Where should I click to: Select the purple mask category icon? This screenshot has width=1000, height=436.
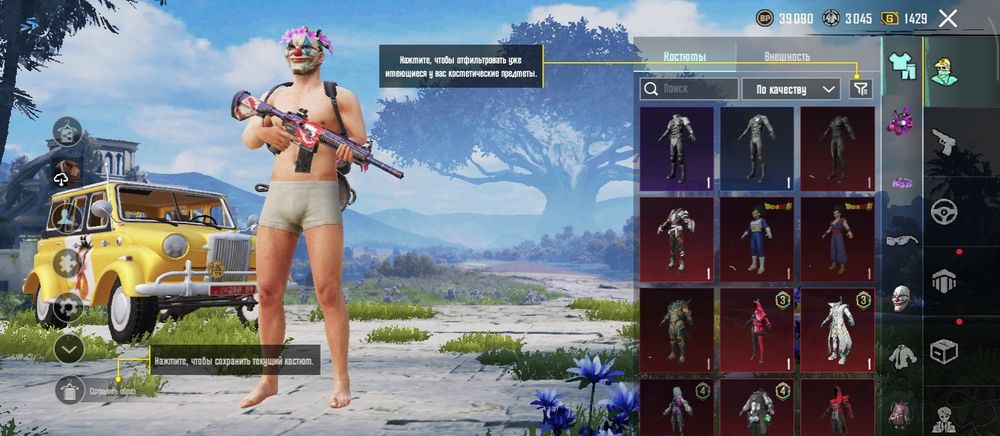pyautogui.click(x=902, y=122)
